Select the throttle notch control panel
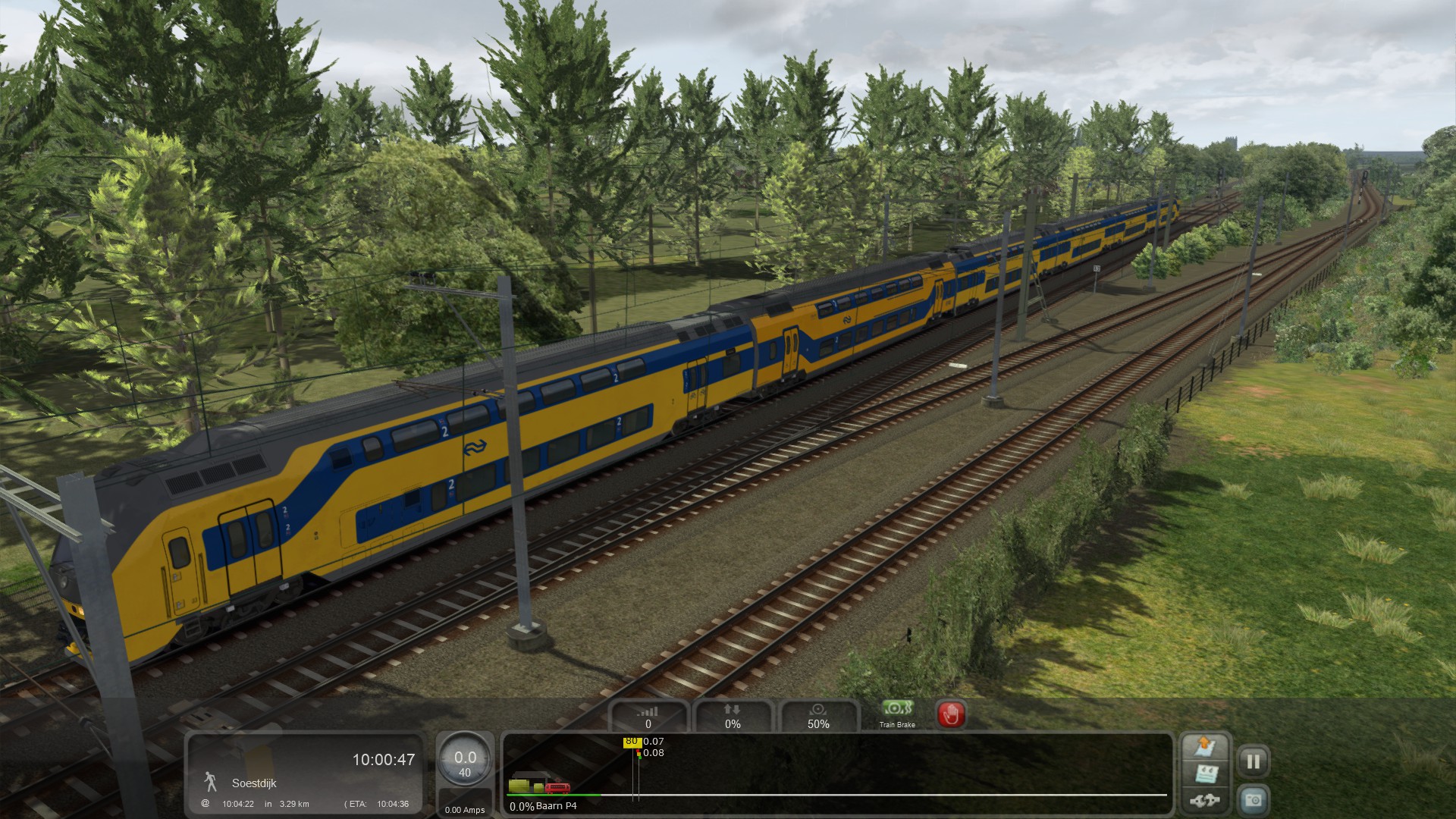Image resolution: width=1456 pixels, height=819 pixels. point(648,717)
